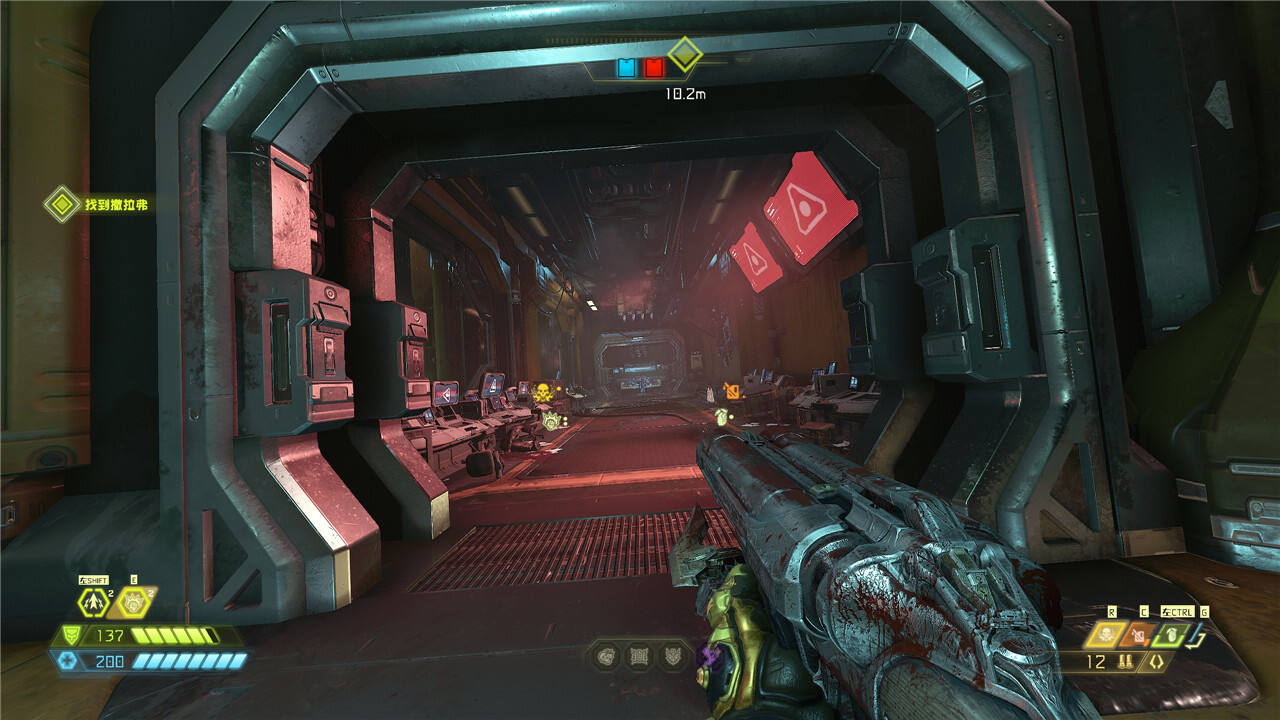The image size is (1280, 720).
Task: Activate the dash ability icon
Action: pos(95,602)
